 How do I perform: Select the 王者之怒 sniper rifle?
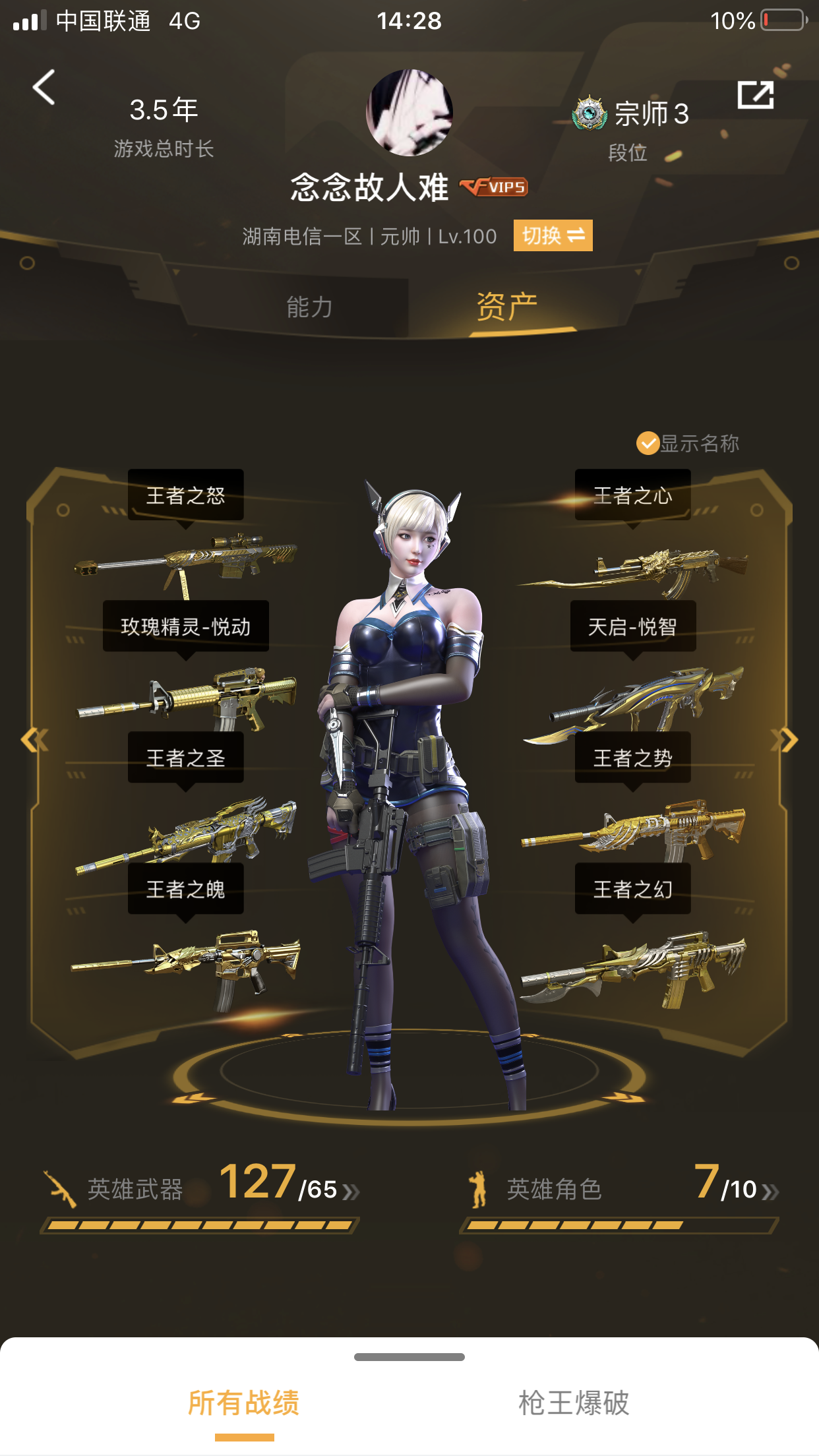[186, 561]
